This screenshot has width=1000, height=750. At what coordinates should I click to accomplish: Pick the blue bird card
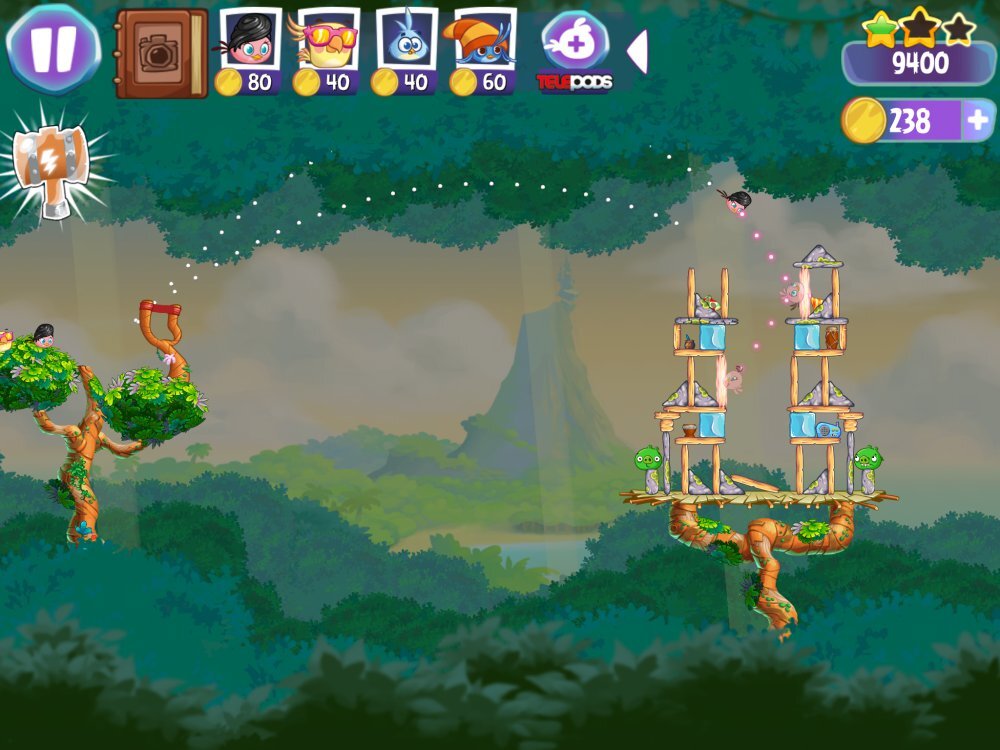[406, 52]
